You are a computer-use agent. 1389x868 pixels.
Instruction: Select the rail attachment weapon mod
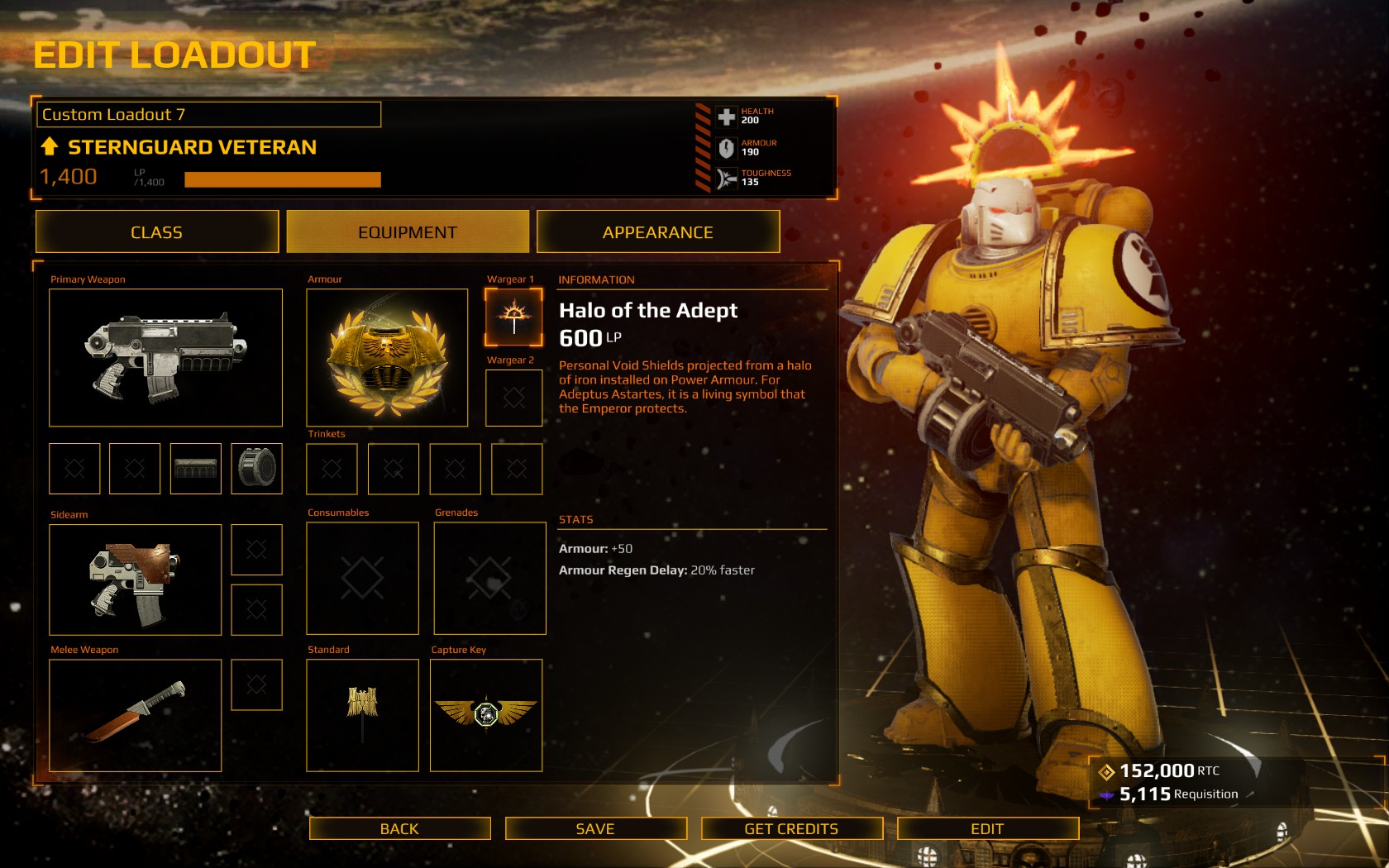pyautogui.click(x=195, y=469)
